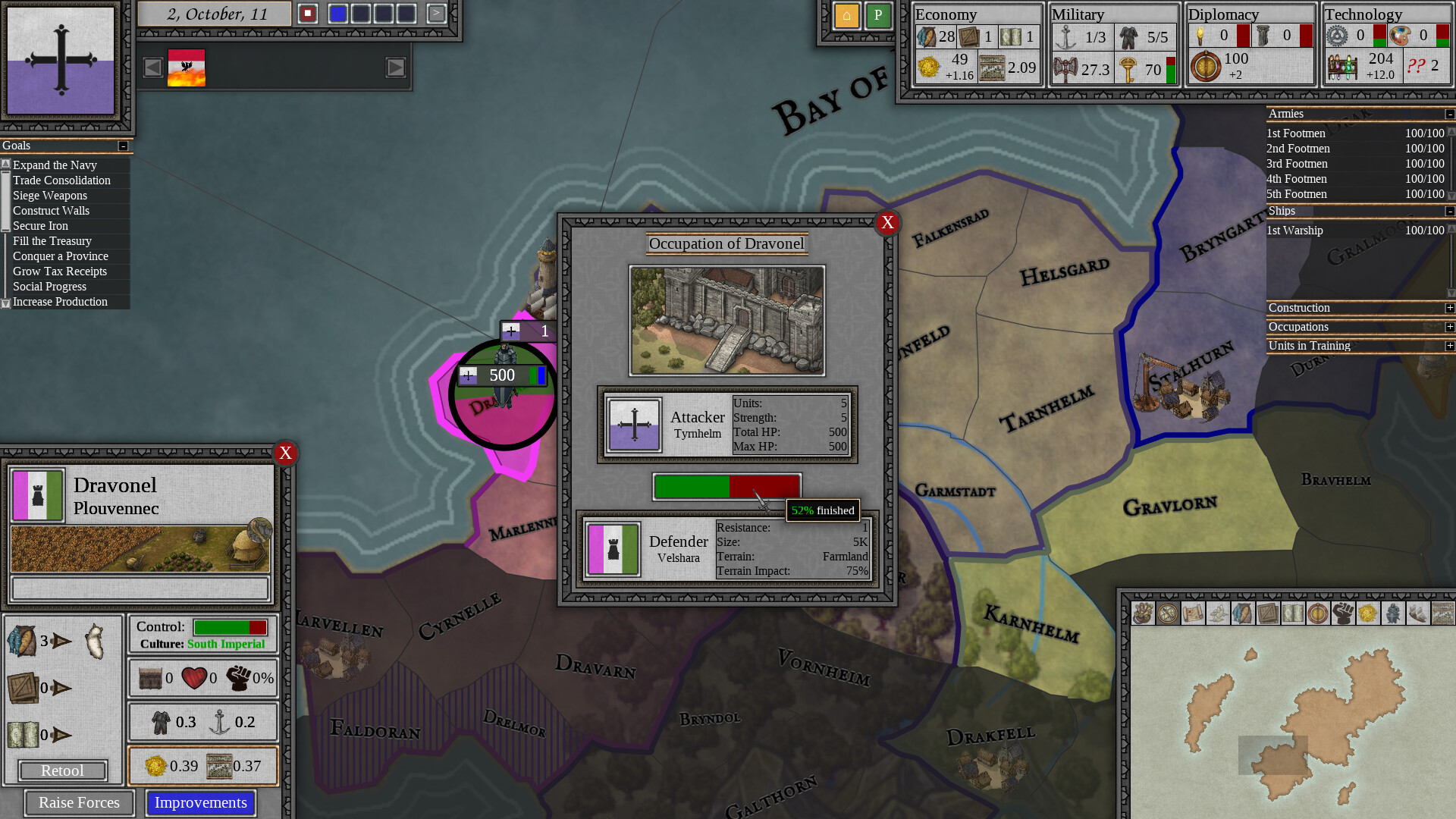1456x819 pixels.
Task: Switch to the Improvements tab
Action: click(200, 802)
